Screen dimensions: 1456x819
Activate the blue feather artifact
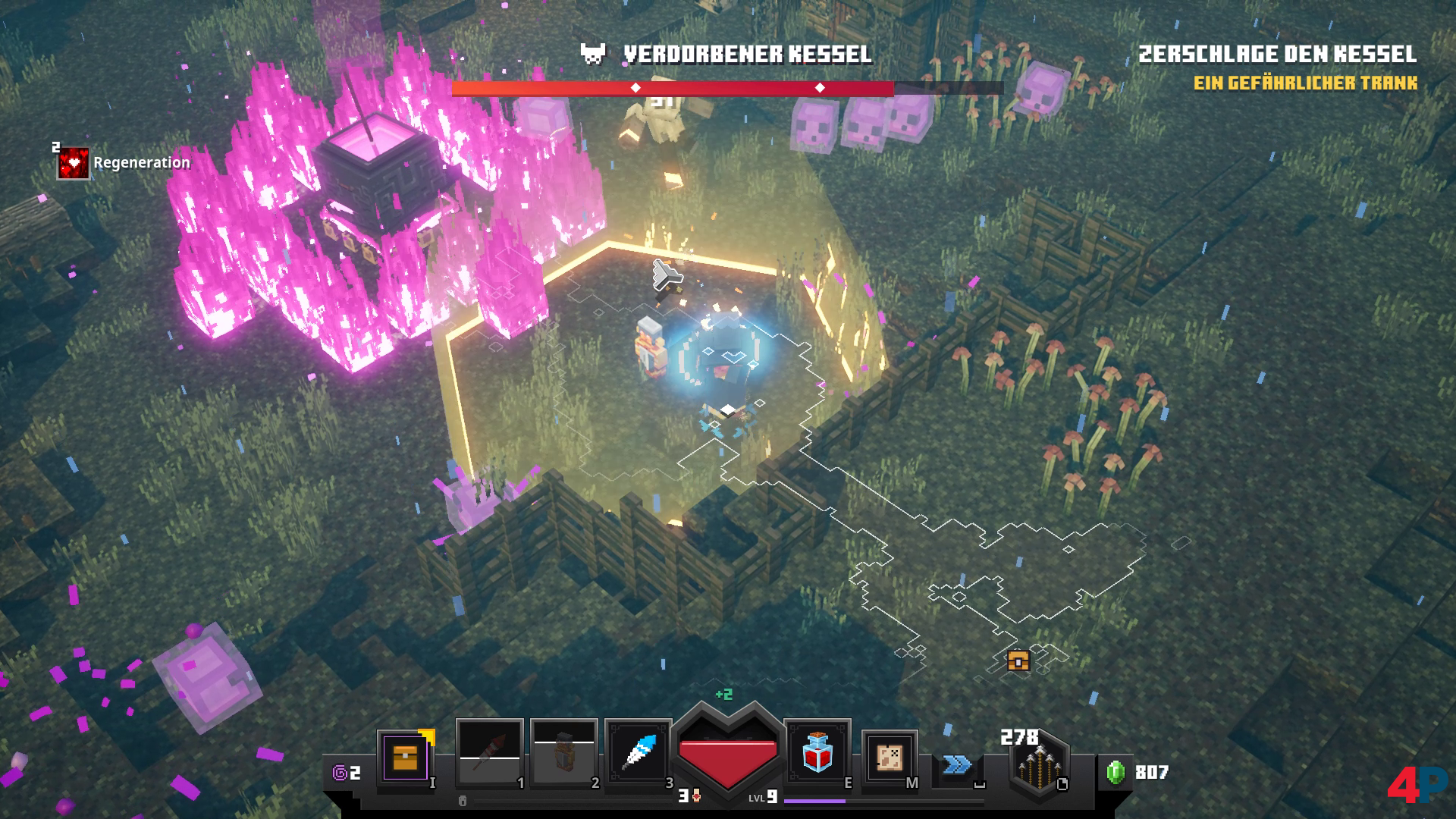tap(638, 753)
